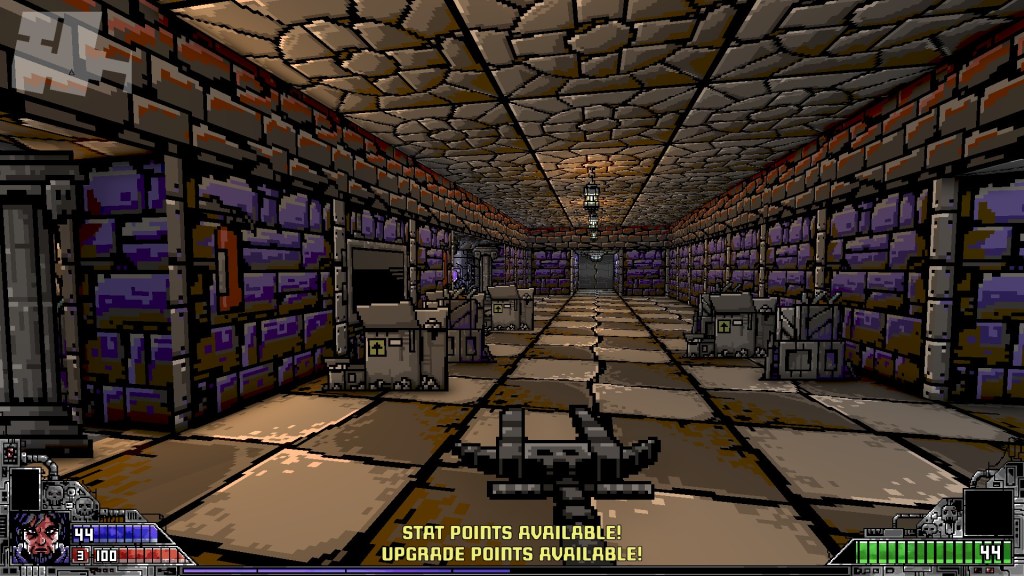
Task: Select the "Stat Points Available!" notification
Action: click(511, 532)
